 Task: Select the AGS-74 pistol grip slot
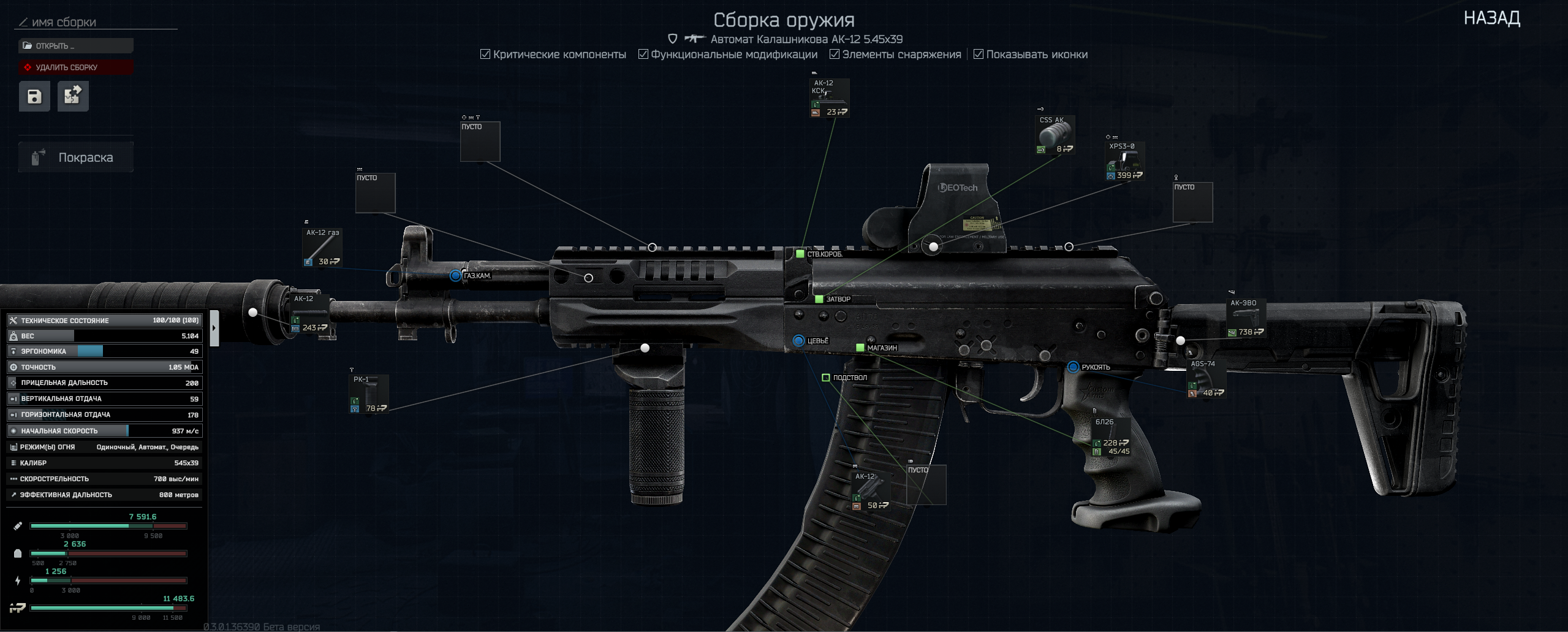point(1206,379)
